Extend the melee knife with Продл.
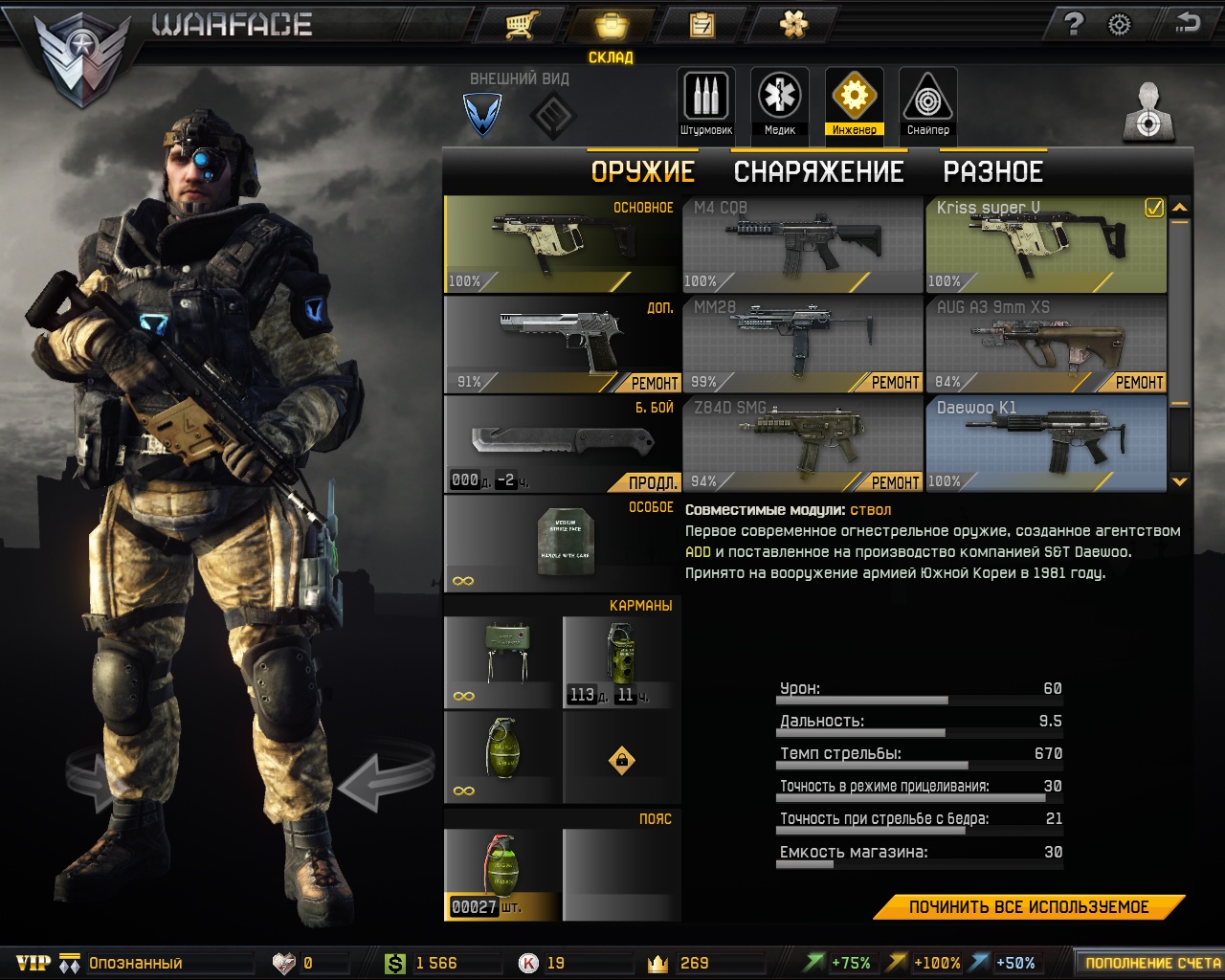The image size is (1225, 980). [x=654, y=482]
